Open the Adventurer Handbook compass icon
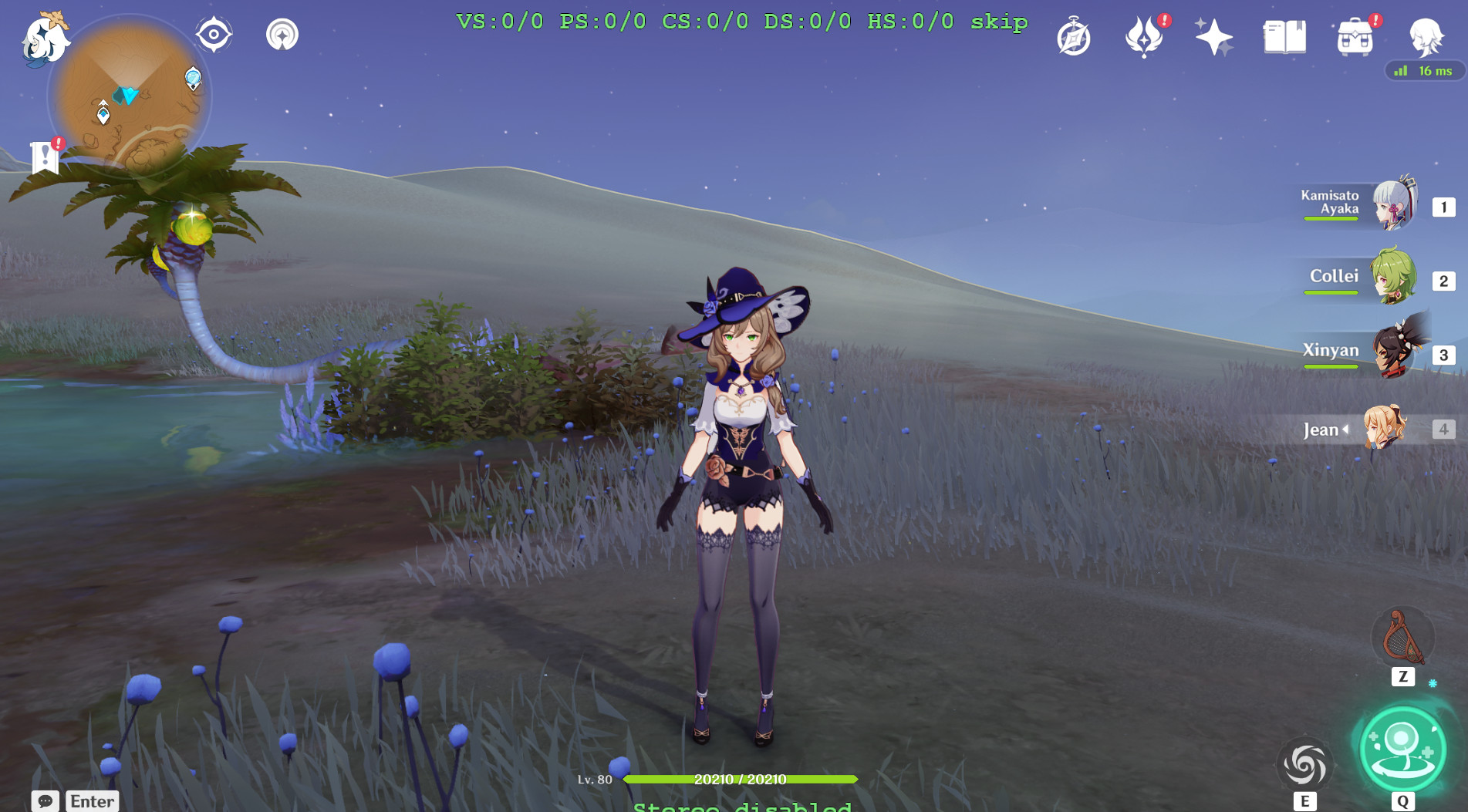This screenshot has width=1468, height=812. [1075, 35]
